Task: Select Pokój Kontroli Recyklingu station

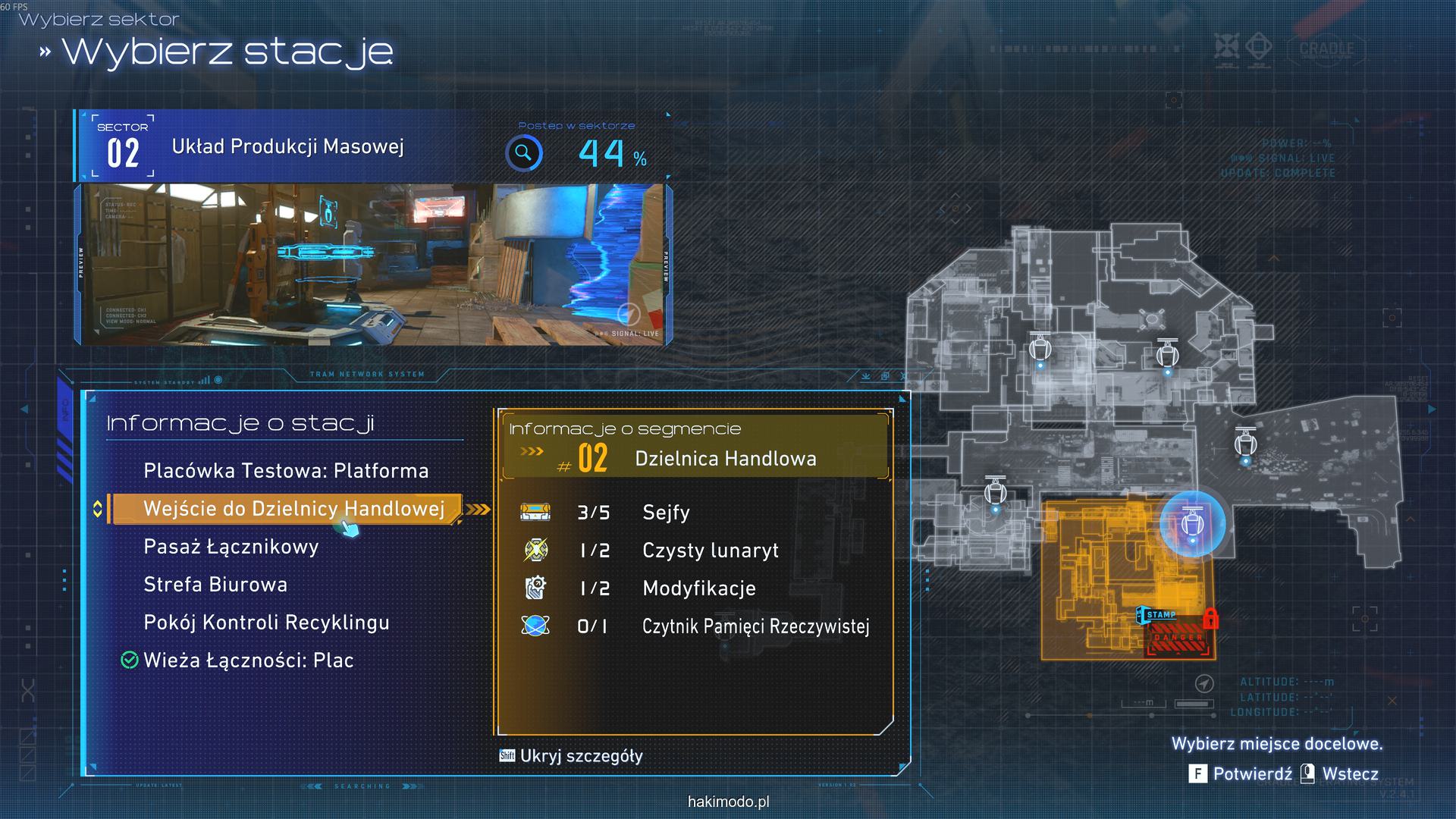Action: click(x=266, y=623)
